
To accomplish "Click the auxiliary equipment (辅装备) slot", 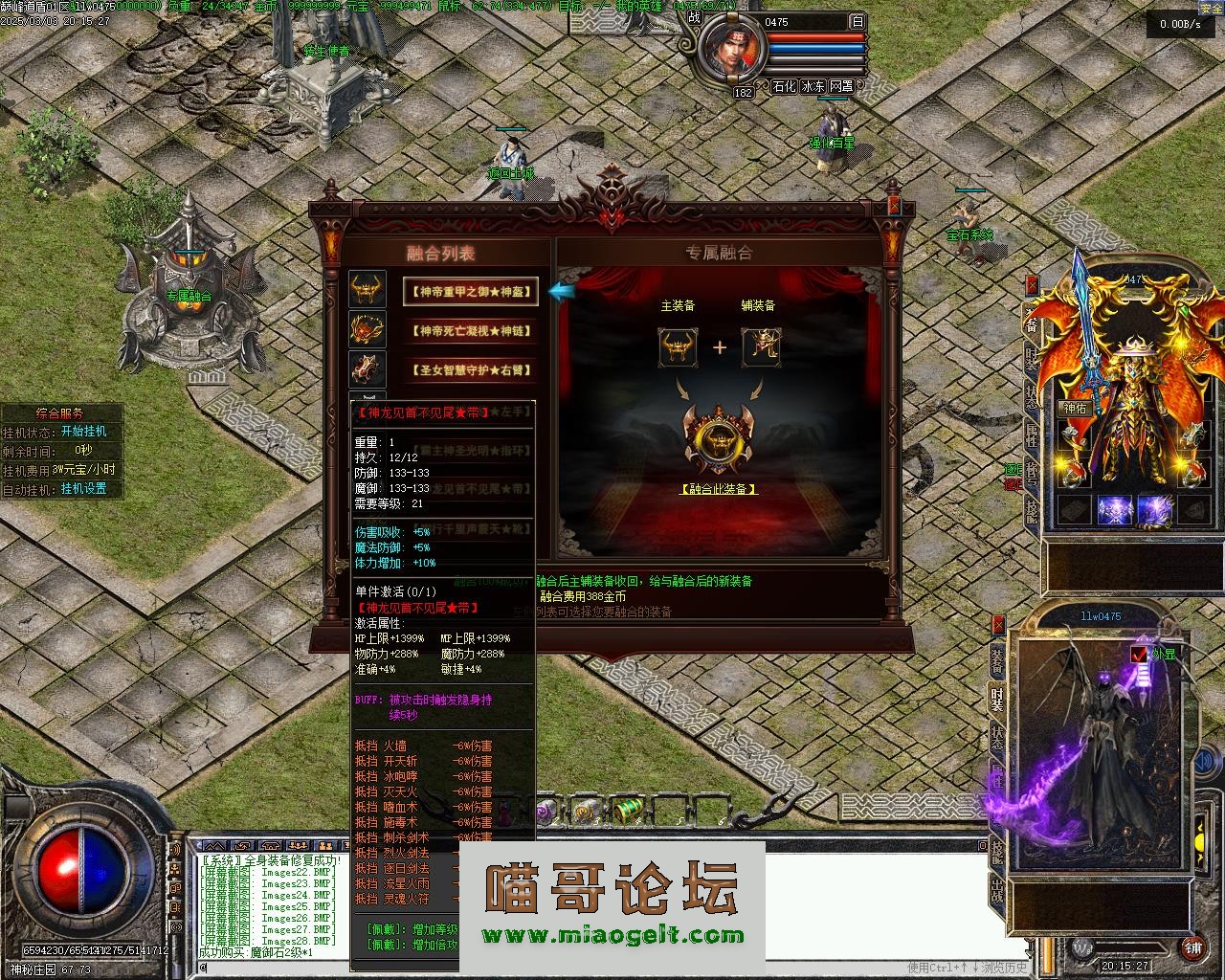I will tap(761, 346).
